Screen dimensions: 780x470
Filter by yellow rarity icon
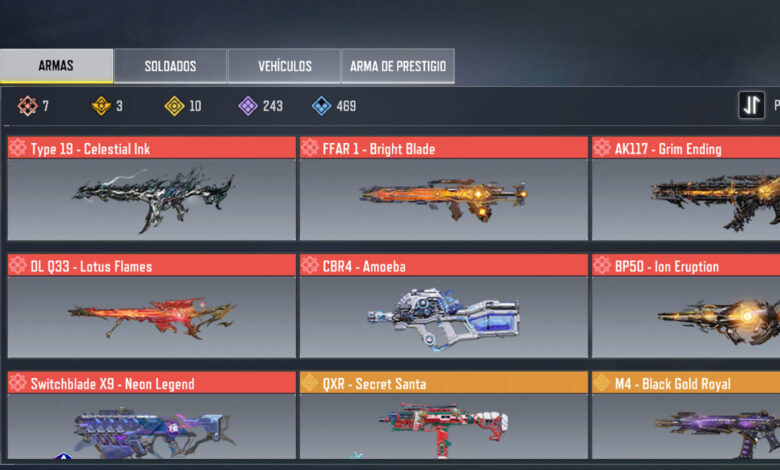pos(175,105)
